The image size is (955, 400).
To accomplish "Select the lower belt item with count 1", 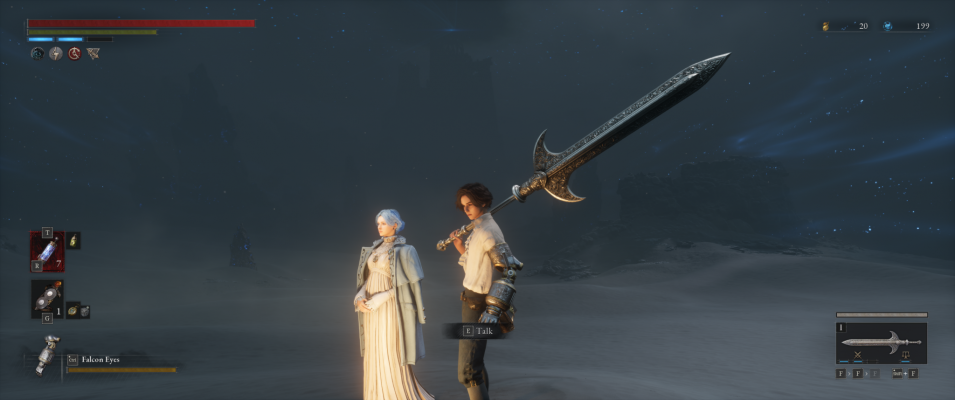I will (47, 299).
